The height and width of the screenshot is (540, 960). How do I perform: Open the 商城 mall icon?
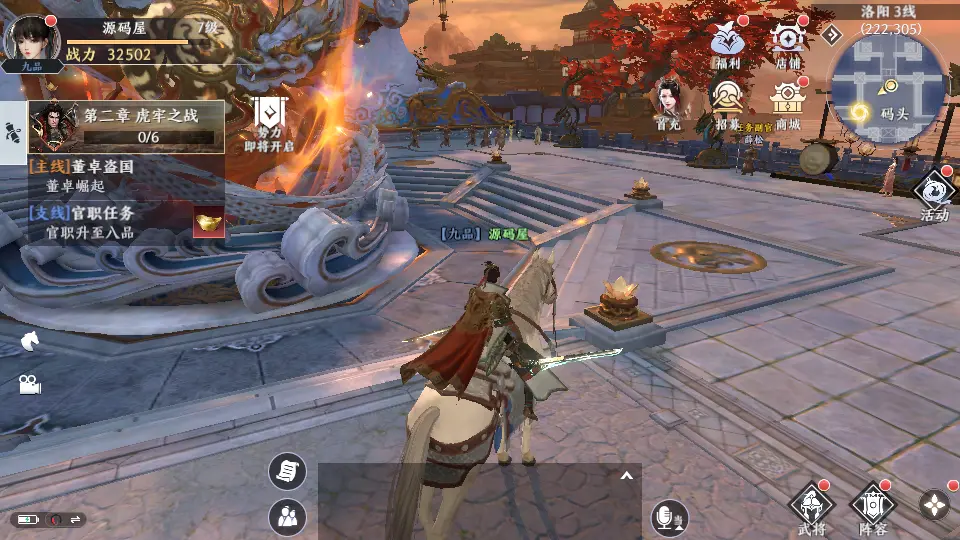(789, 101)
